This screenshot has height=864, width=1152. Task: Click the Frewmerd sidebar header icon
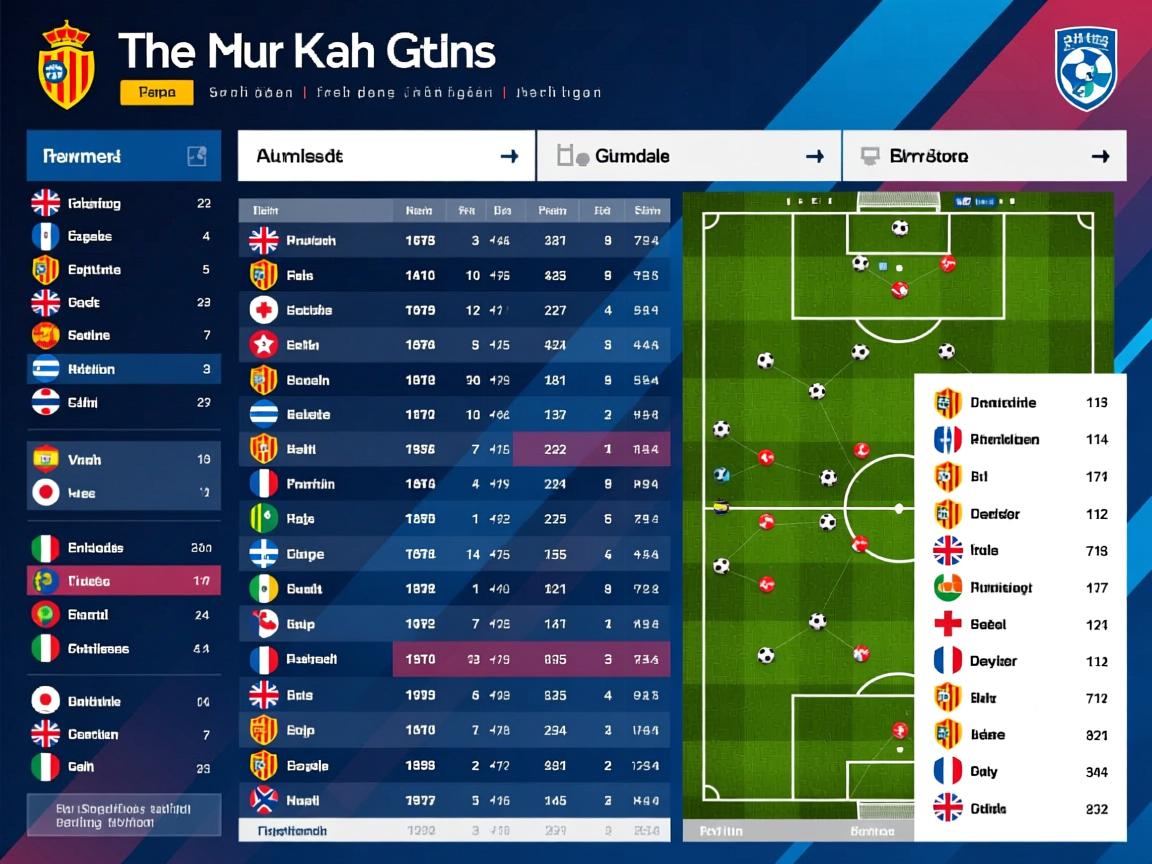point(196,156)
